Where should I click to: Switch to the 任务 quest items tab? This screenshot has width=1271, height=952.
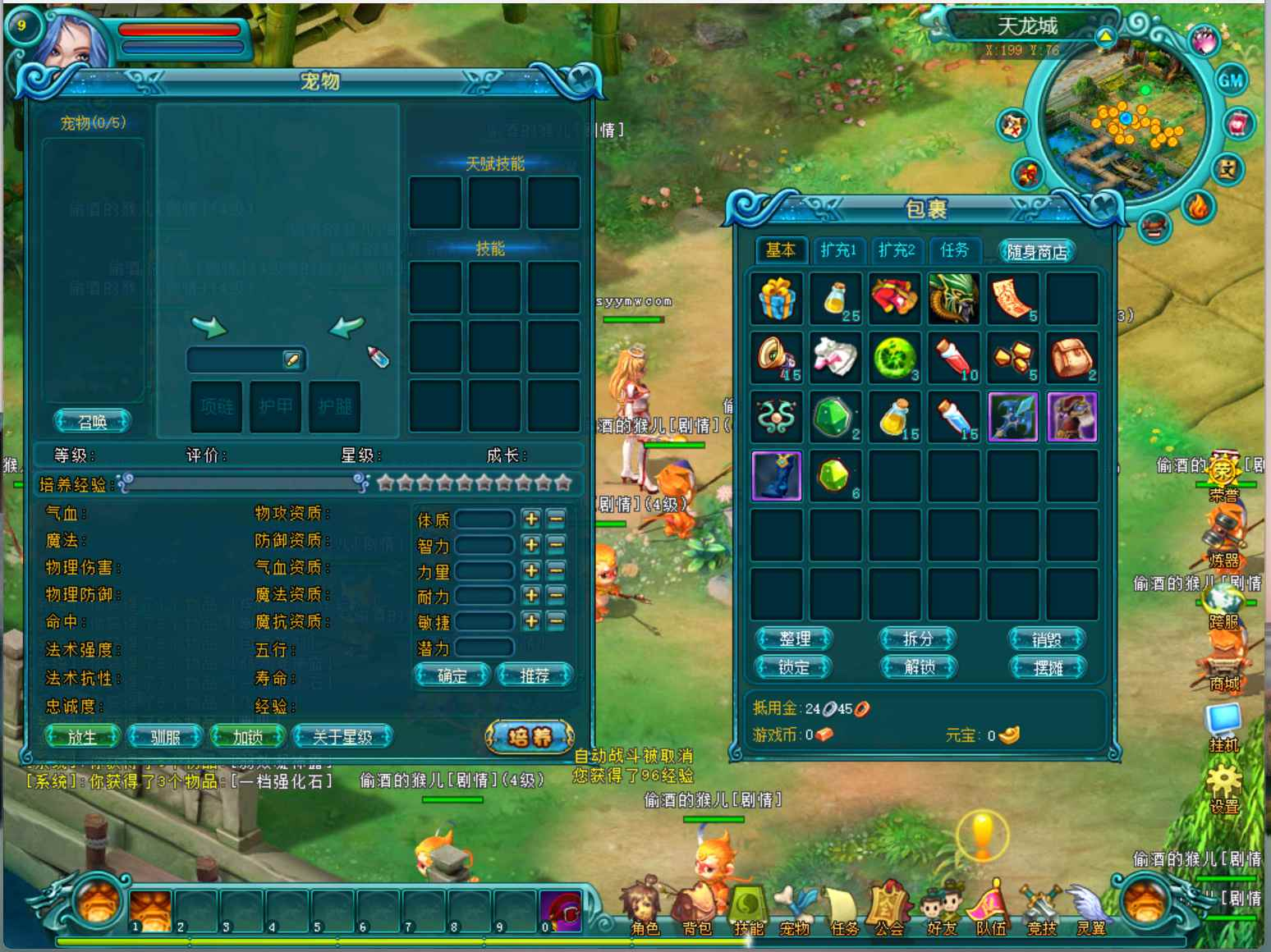954,250
